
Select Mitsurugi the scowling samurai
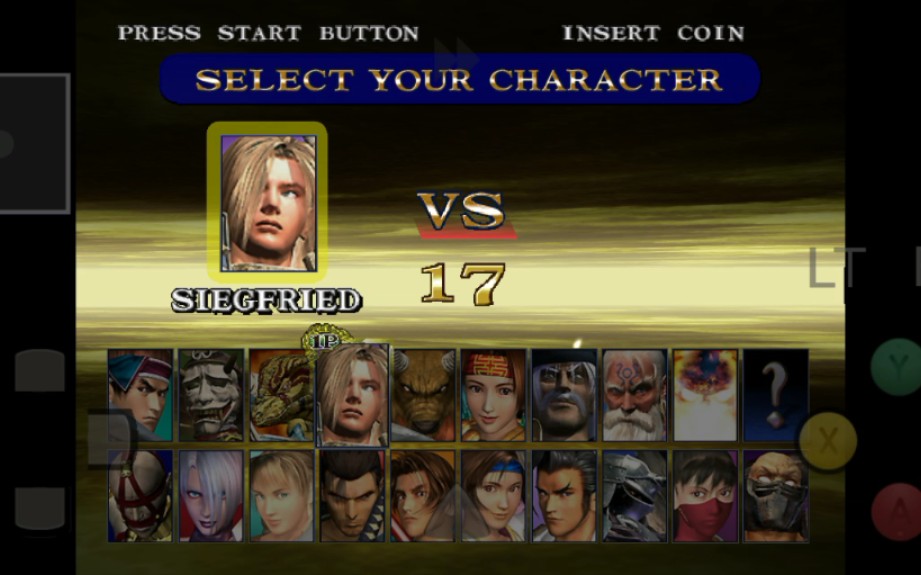click(x=352, y=496)
